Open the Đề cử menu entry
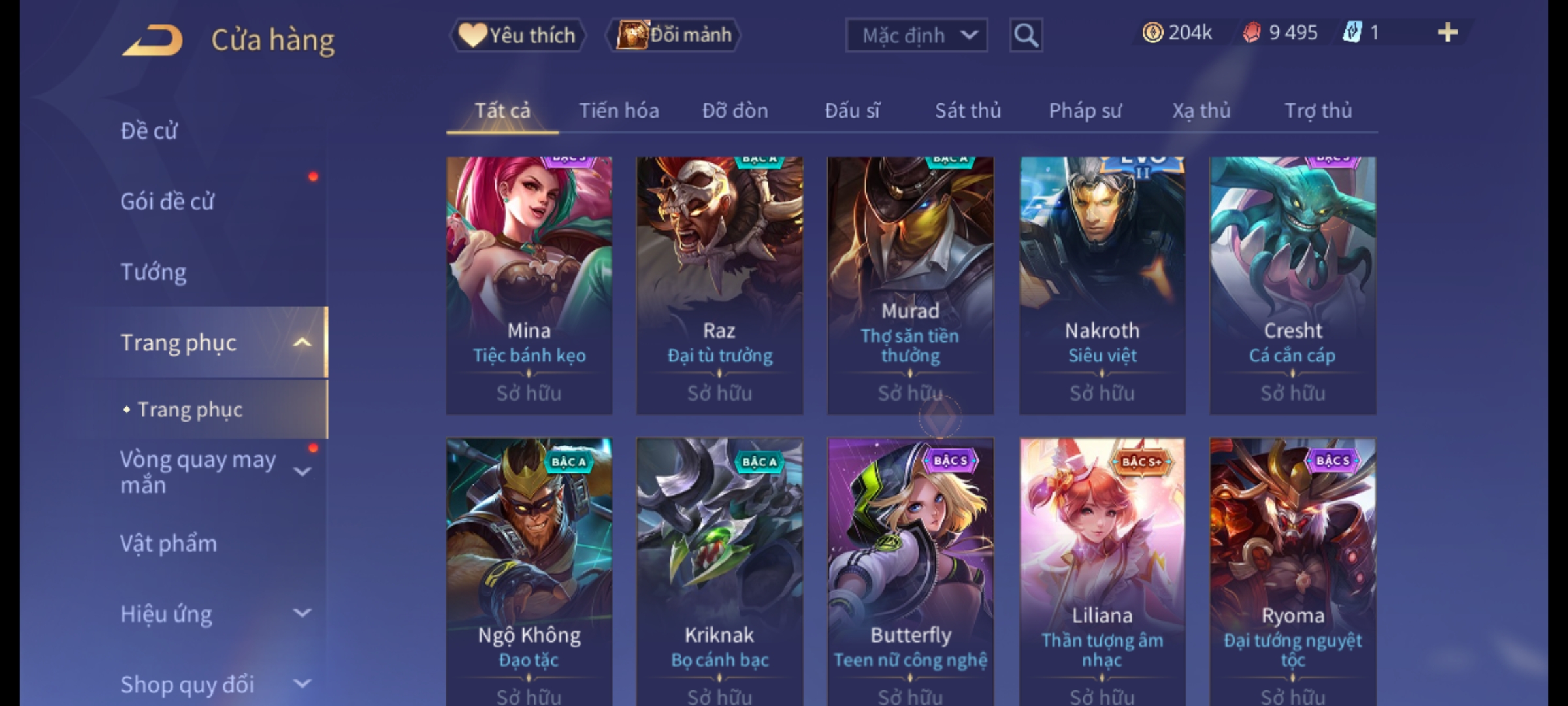 coord(149,131)
